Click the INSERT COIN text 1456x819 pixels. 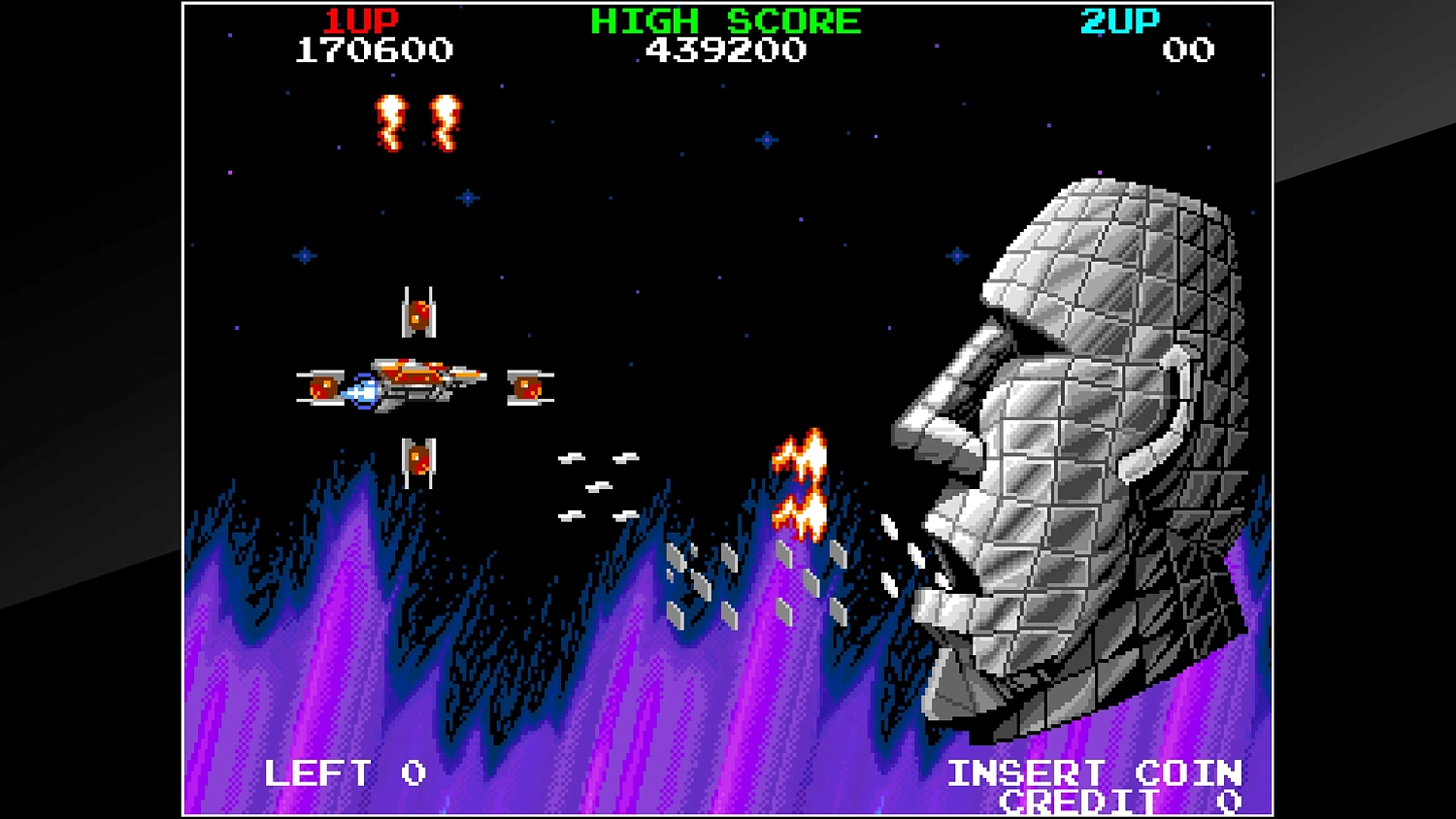pyautogui.click(x=1095, y=772)
